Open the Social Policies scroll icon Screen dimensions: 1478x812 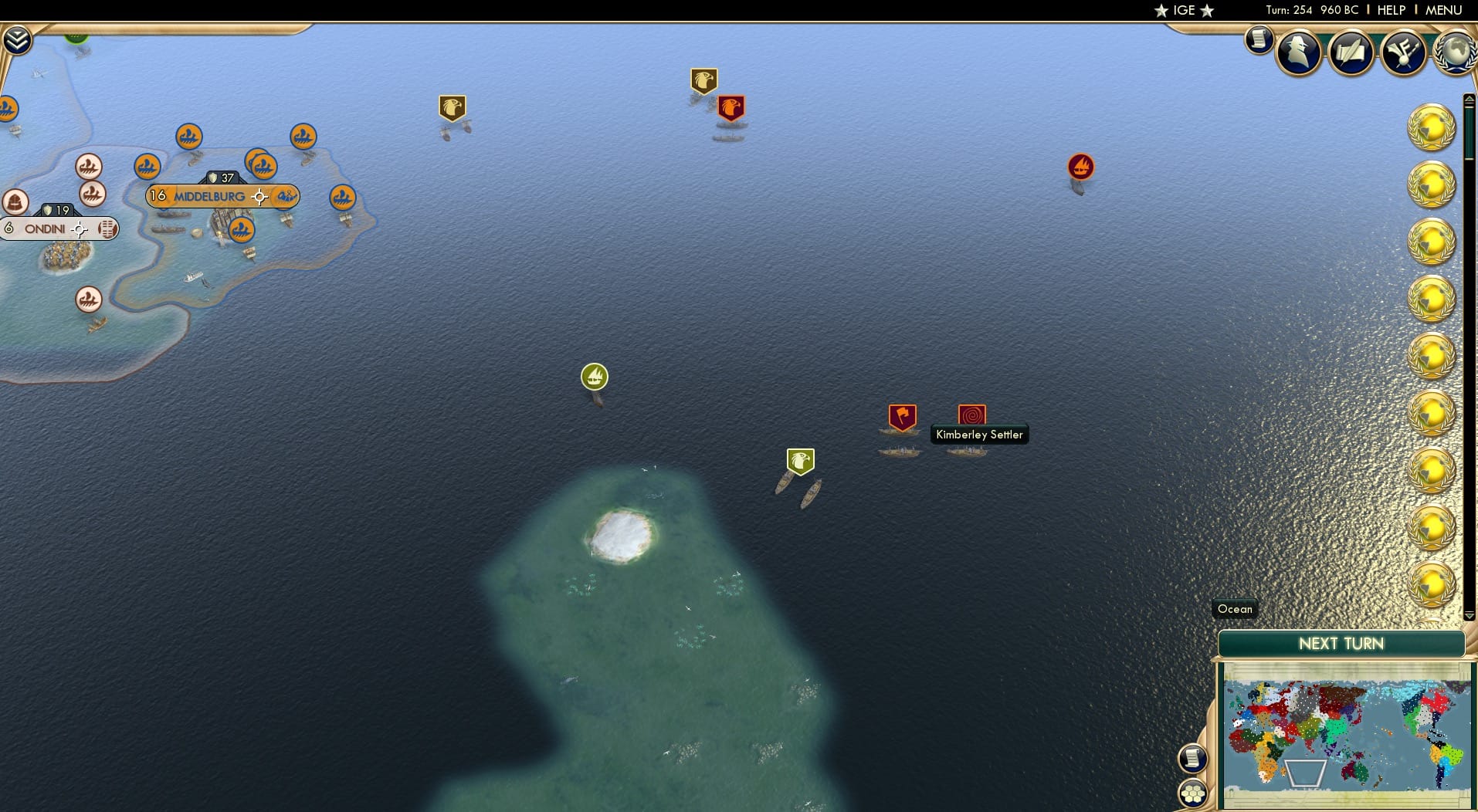pos(1352,52)
